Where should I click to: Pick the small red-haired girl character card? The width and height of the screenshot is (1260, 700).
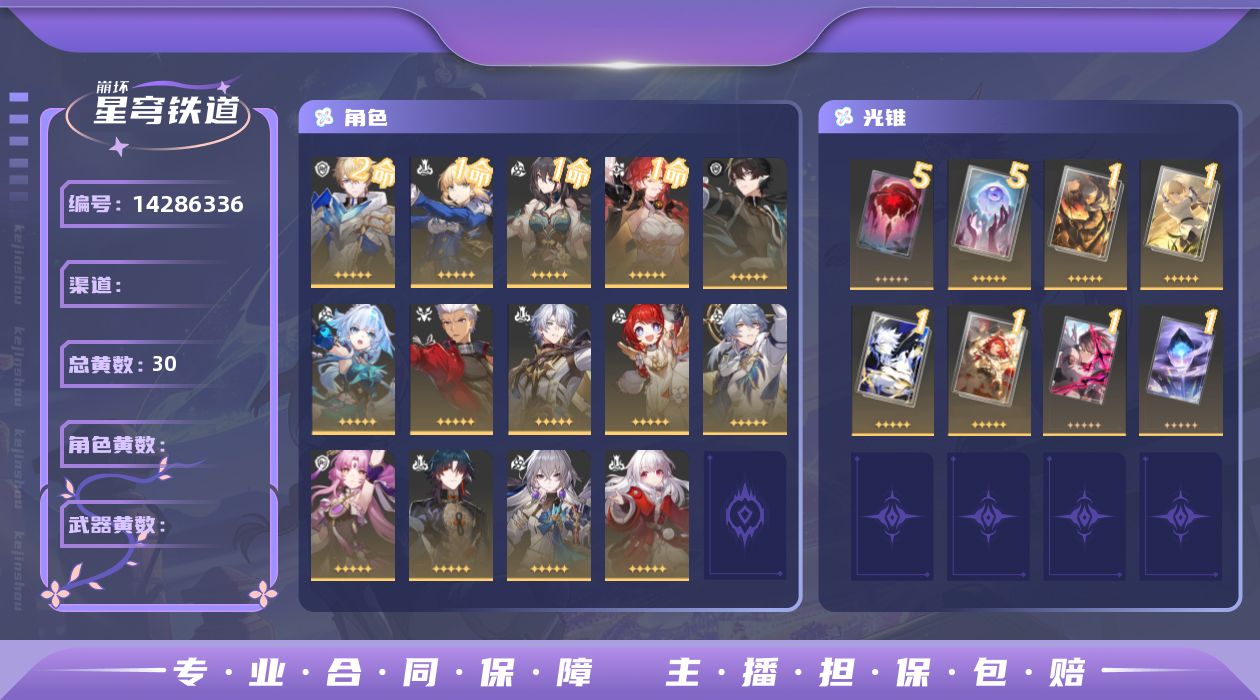click(x=646, y=369)
